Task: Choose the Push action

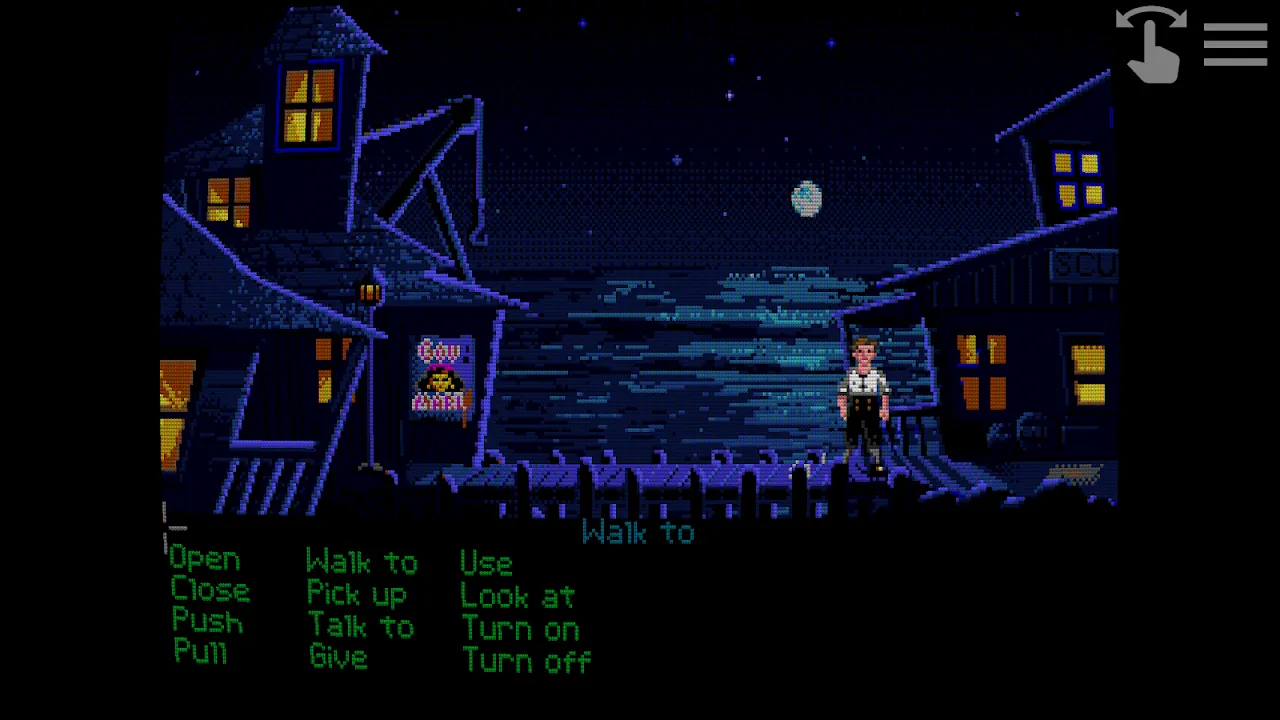Action: coord(207,622)
